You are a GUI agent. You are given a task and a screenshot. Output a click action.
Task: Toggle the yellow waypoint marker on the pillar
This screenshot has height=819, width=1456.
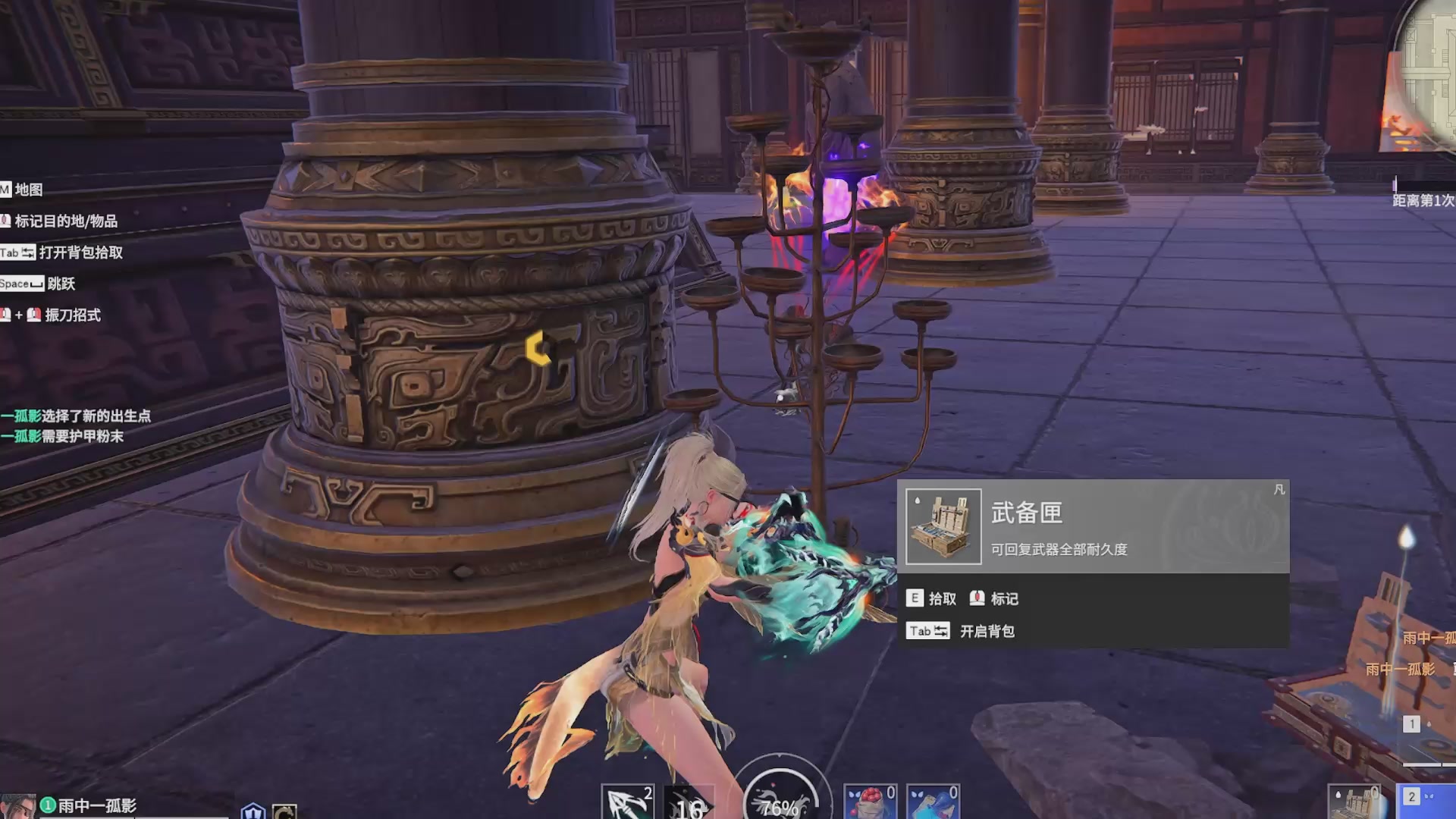[538, 348]
